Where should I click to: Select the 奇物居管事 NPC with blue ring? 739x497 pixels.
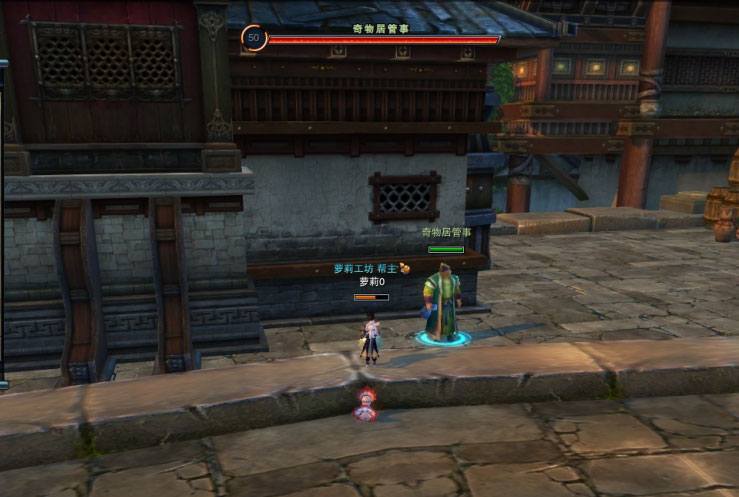(x=442, y=301)
